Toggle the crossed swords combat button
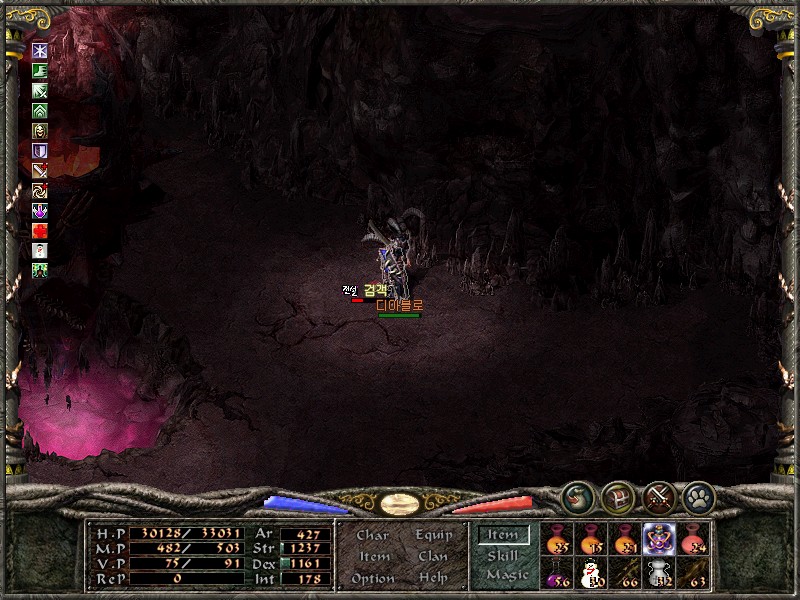Viewport: 800px width, 600px height. click(x=658, y=496)
